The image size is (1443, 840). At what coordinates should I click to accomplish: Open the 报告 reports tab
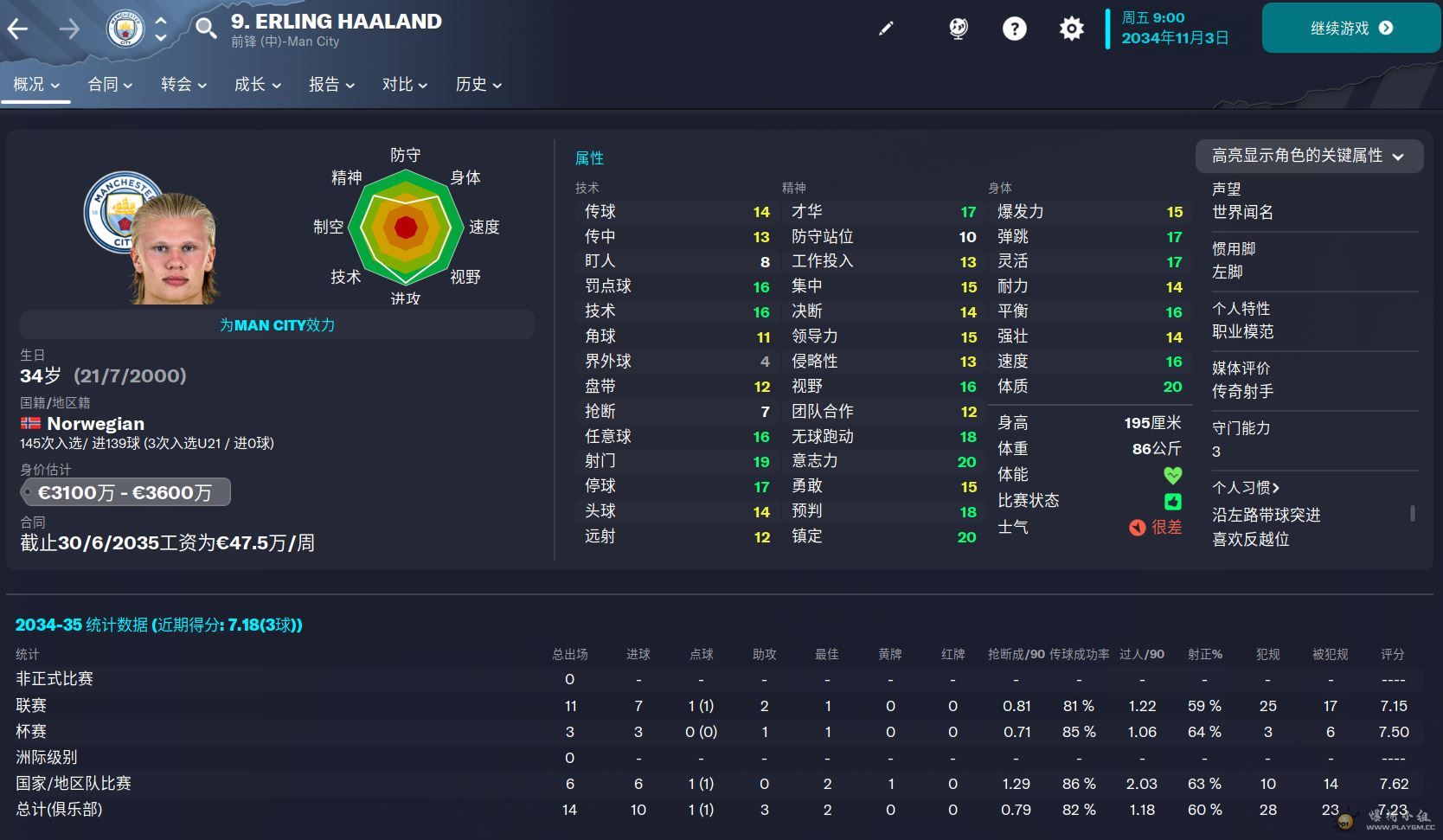click(x=331, y=85)
